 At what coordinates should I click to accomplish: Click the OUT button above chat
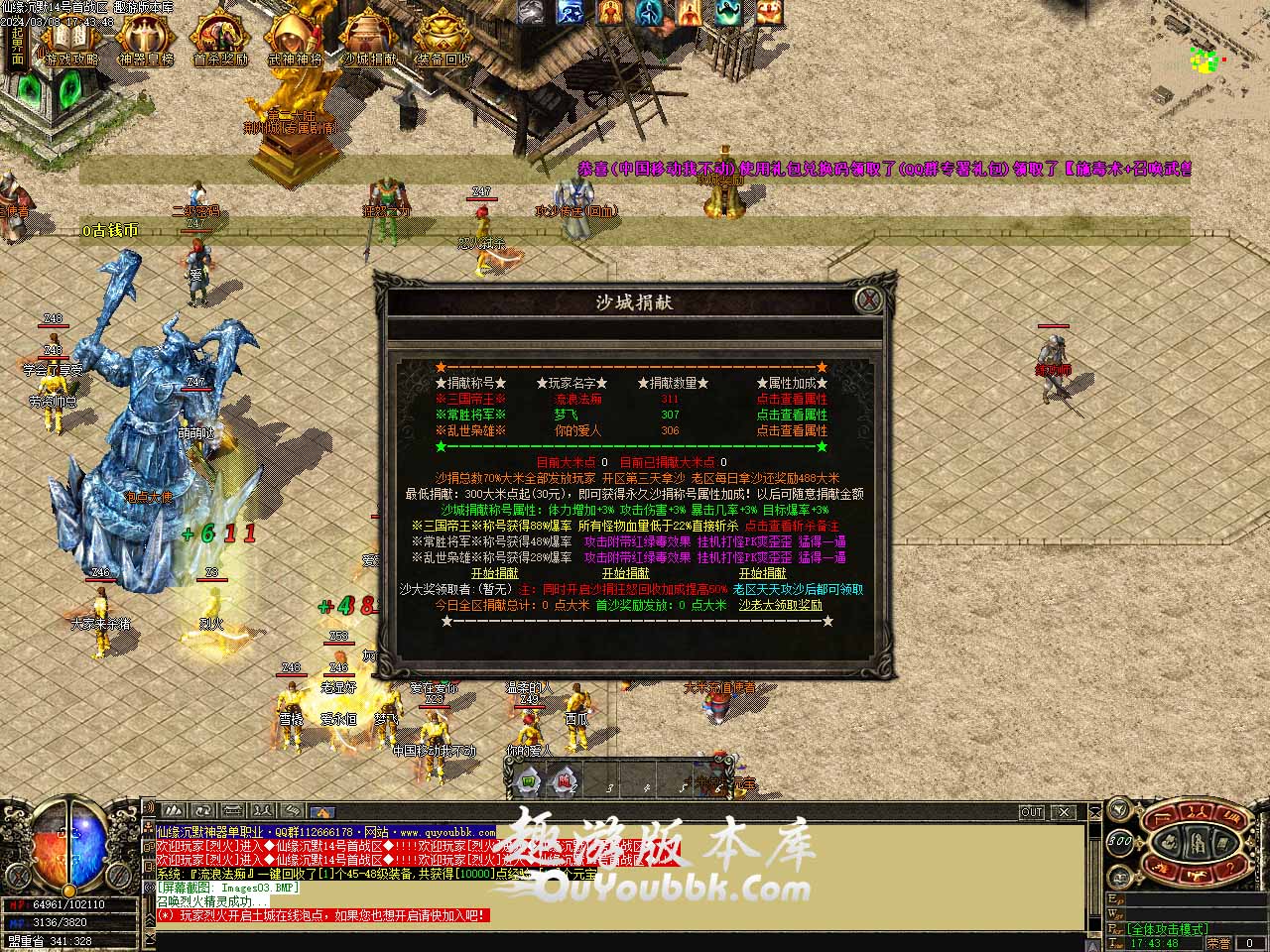tap(1032, 812)
